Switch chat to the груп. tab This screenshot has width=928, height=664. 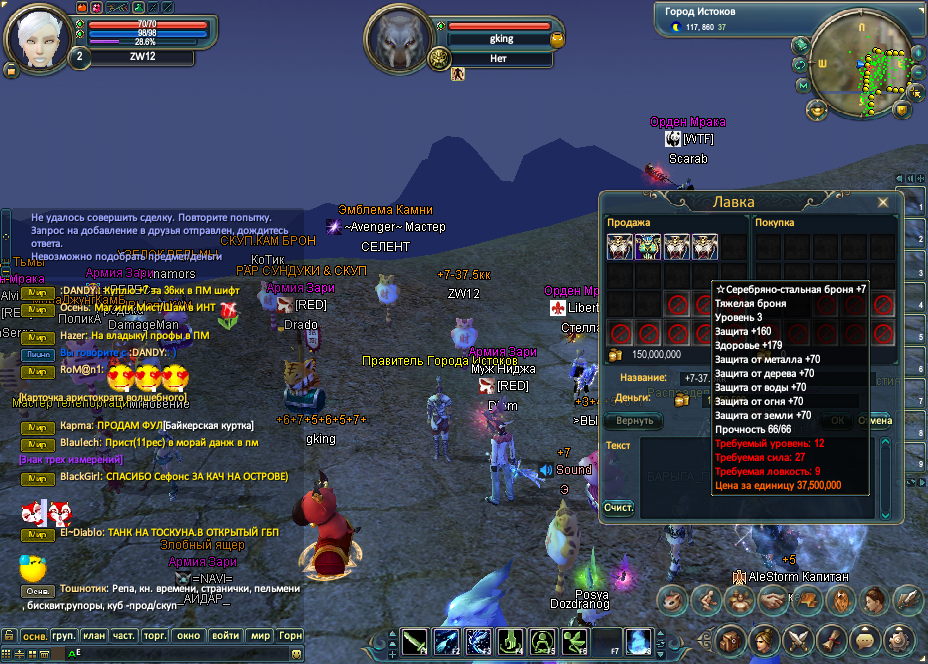coord(65,636)
